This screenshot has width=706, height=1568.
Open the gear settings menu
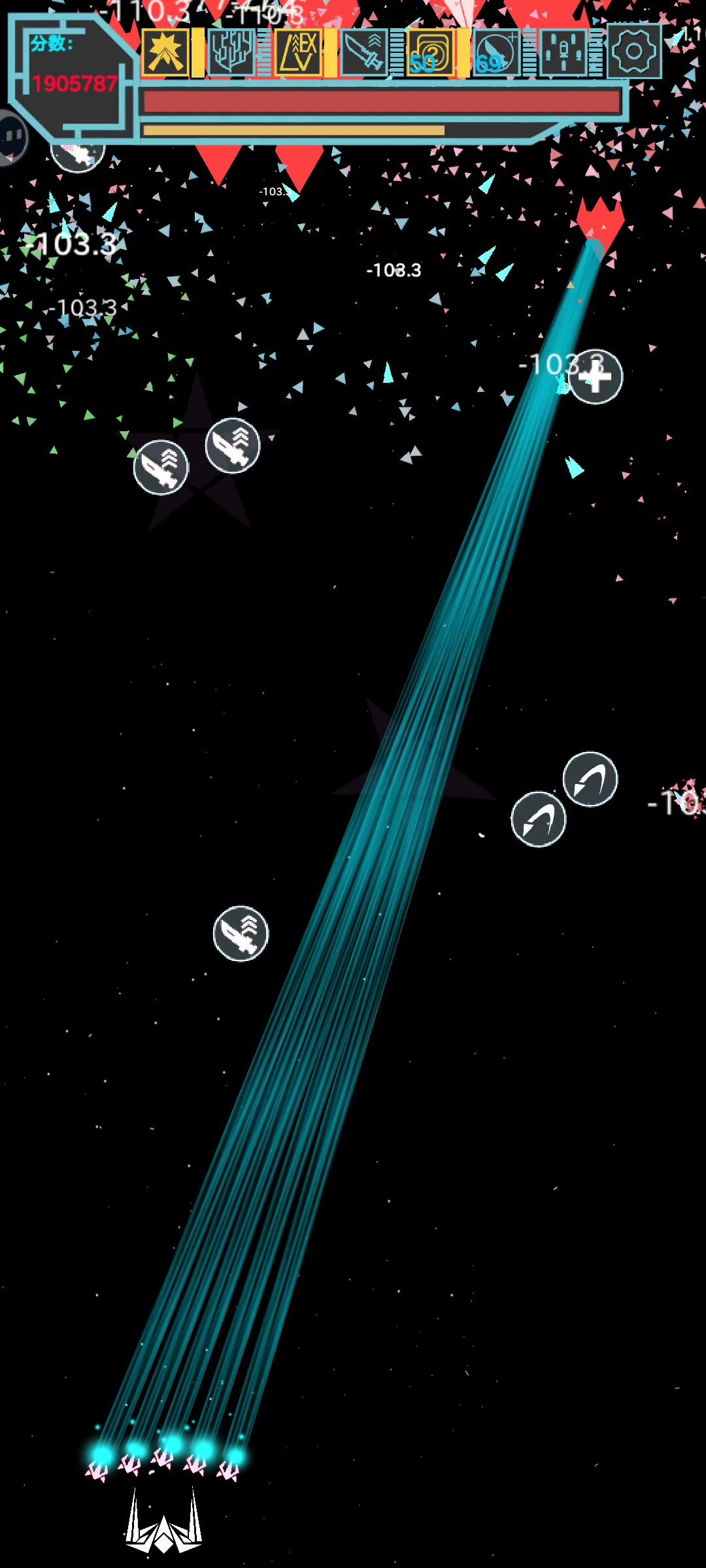click(x=633, y=52)
